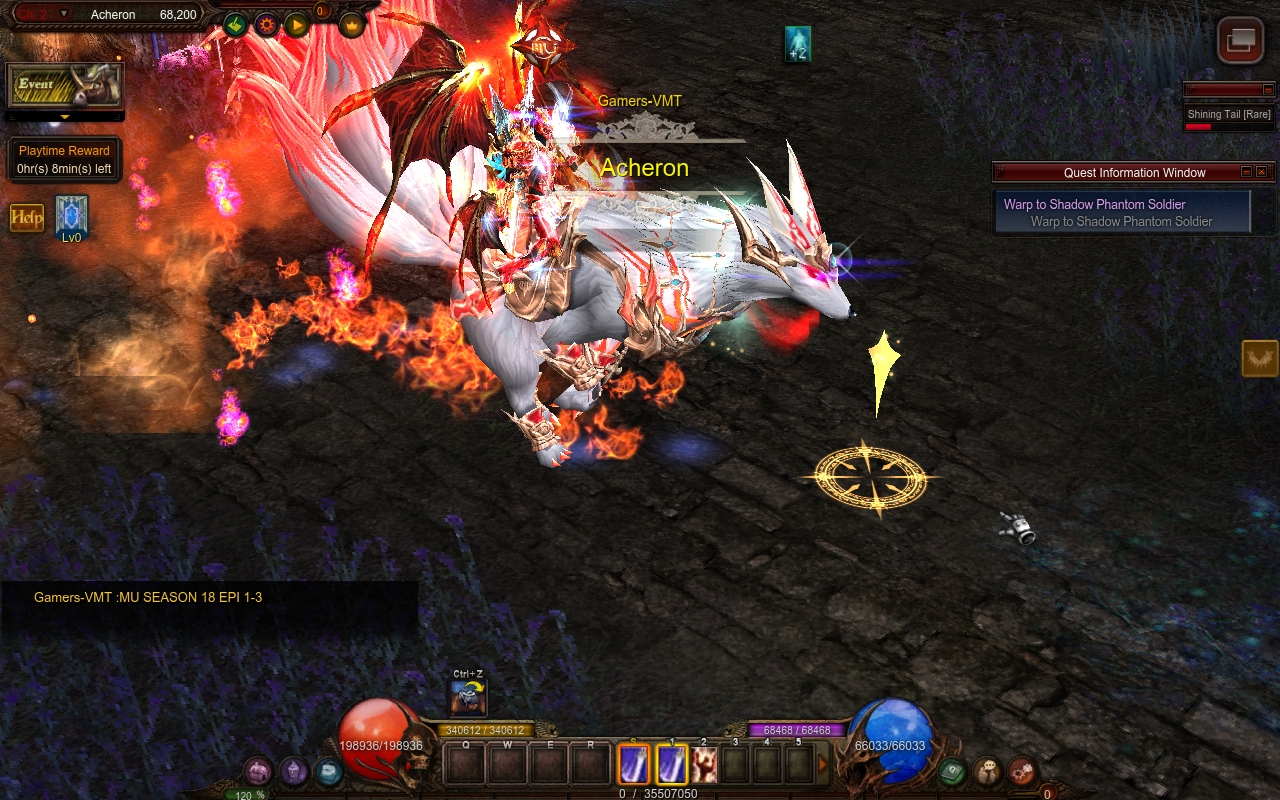
Task: Expand the arrow below the Event banner
Action: tap(65, 117)
